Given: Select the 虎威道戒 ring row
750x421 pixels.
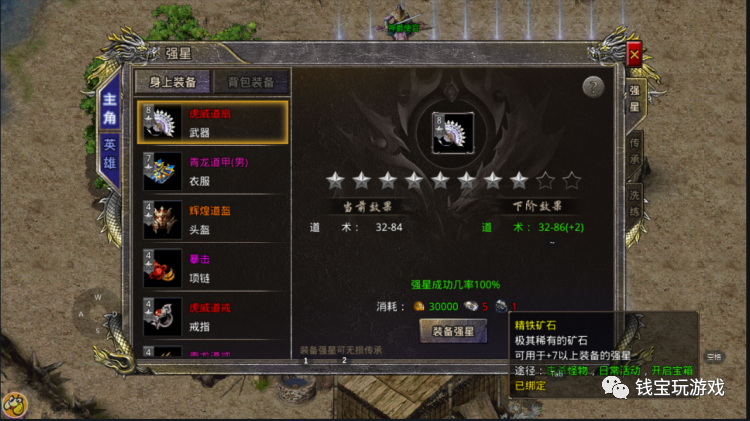Looking at the screenshot, I should point(211,318).
